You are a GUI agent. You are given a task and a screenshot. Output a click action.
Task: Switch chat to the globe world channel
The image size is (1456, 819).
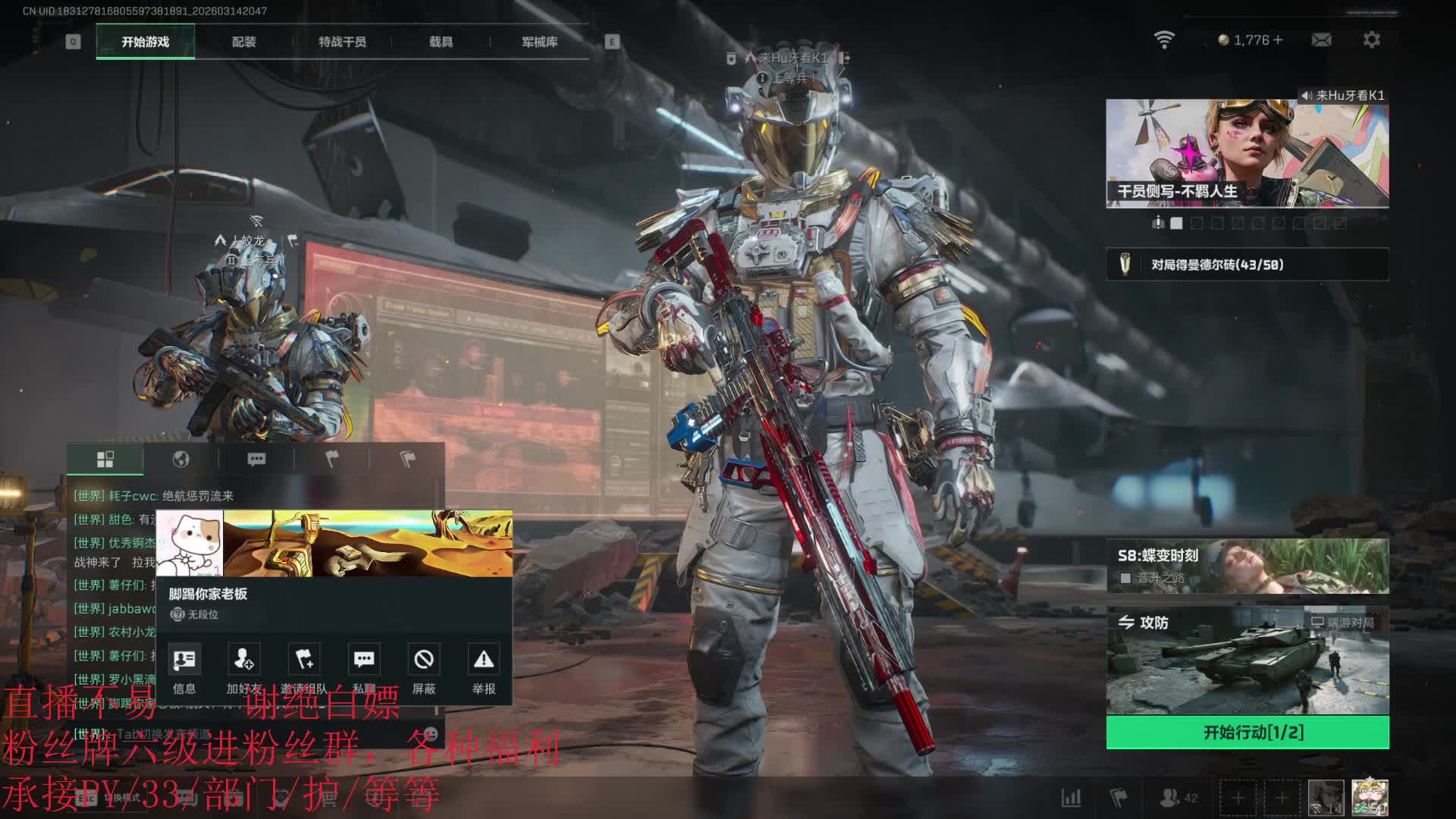tap(180, 459)
